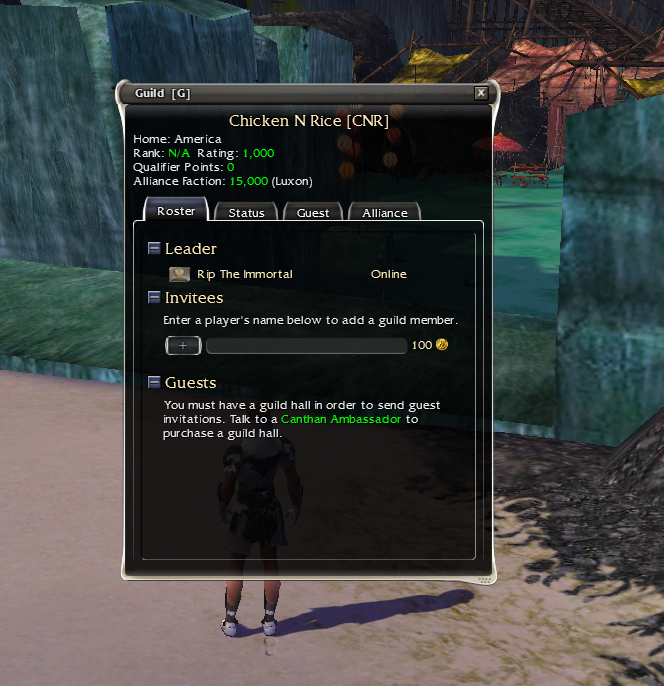The width and height of the screenshot is (664, 686).
Task: Switch to the Roster tab
Action: point(176,211)
